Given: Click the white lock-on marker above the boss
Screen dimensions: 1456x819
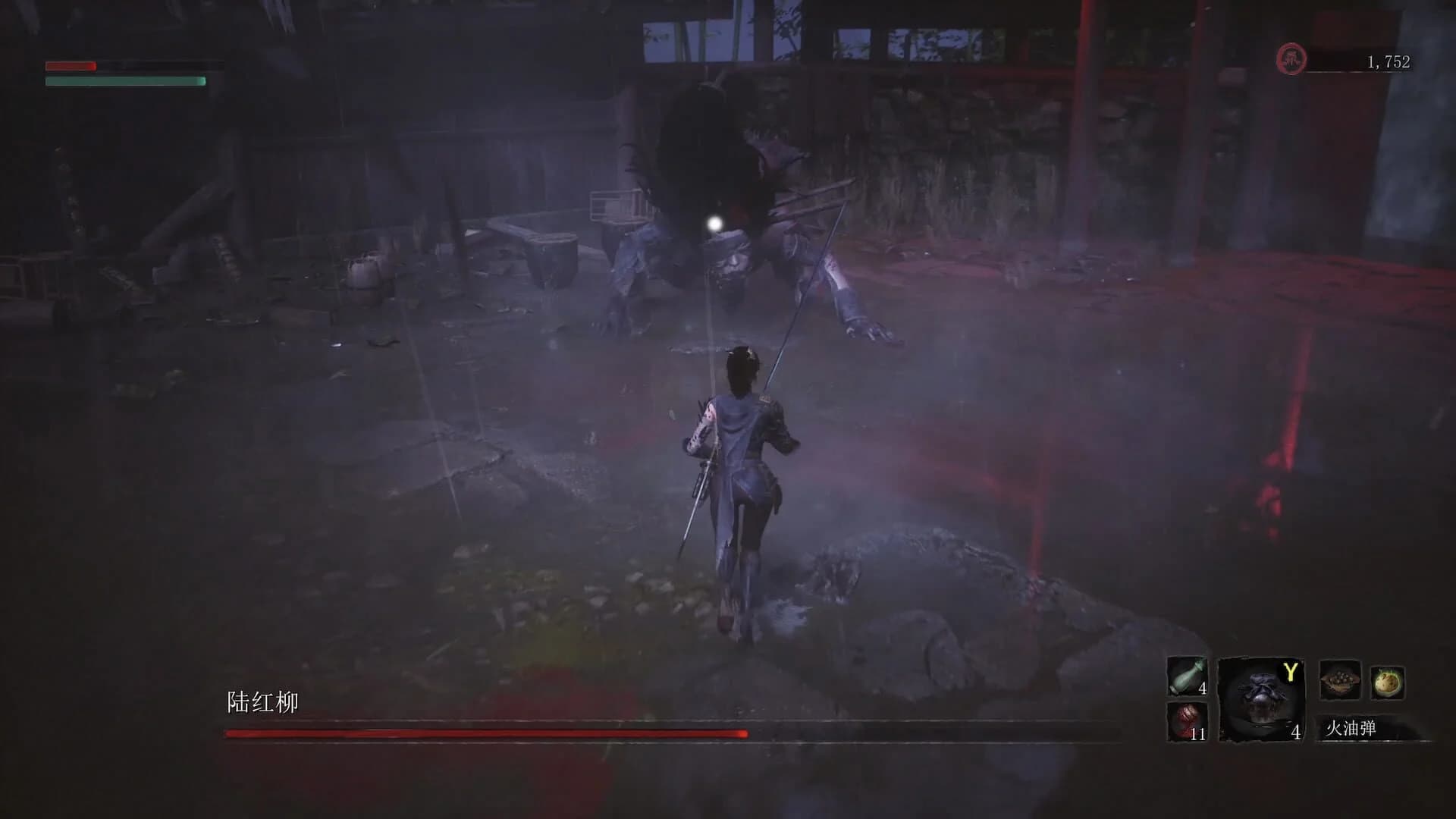Looking at the screenshot, I should click(714, 223).
